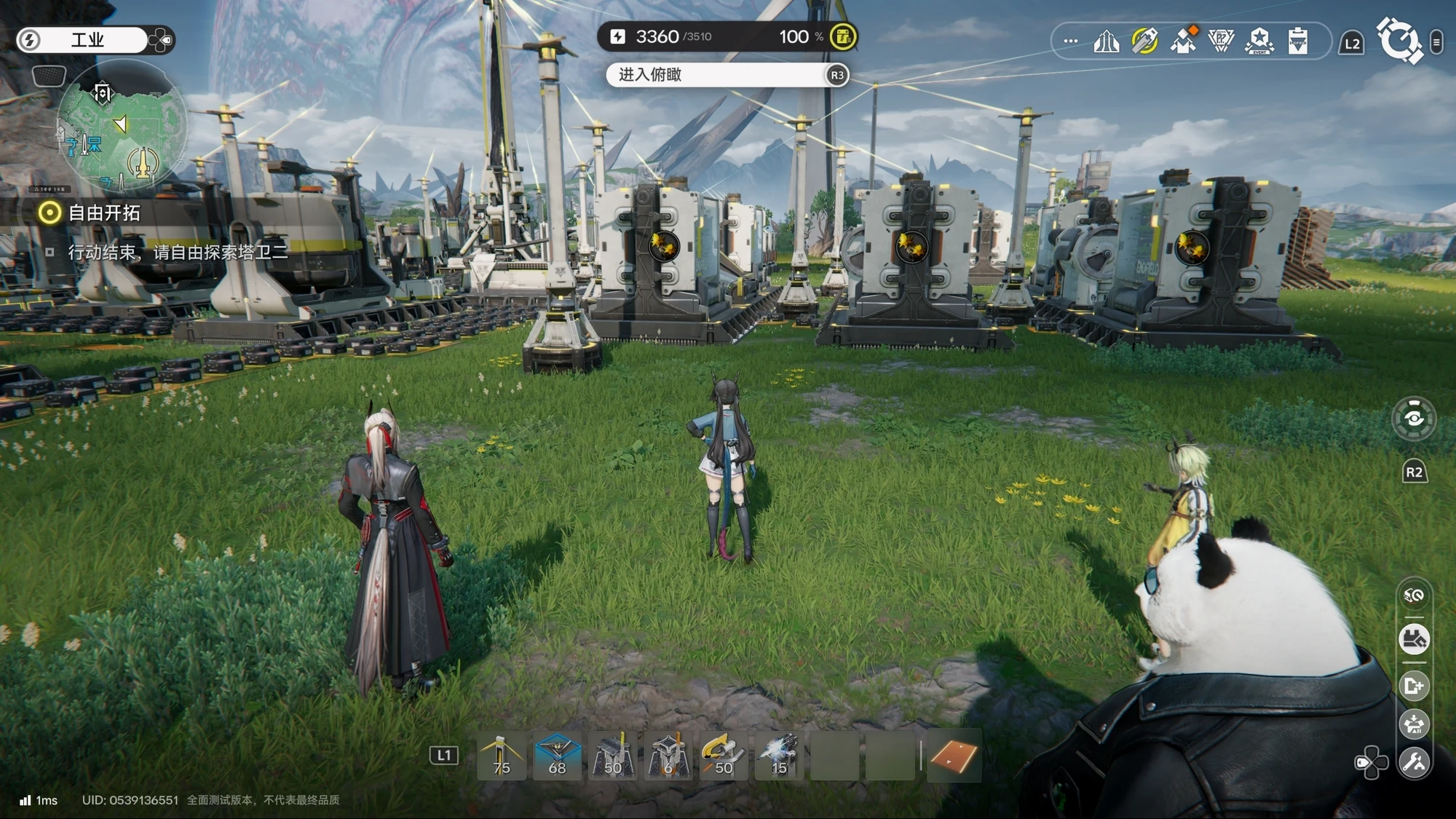
Task: Open the wrench and build tool button
Action: point(1414,762)
